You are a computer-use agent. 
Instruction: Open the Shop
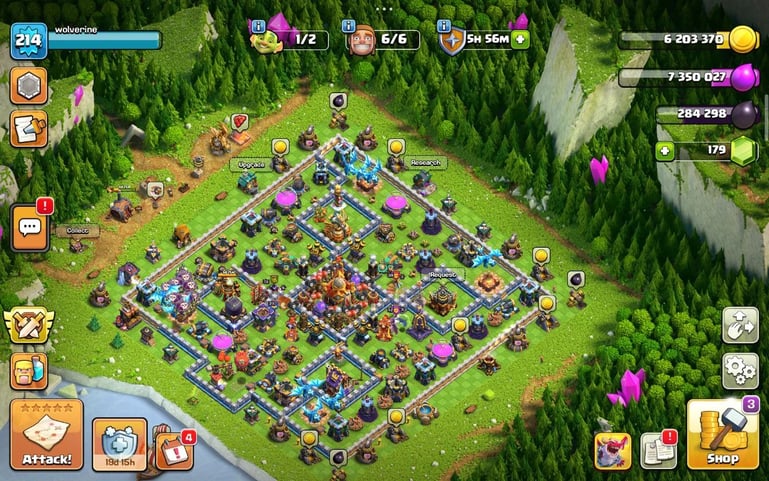[x=721, y=435]
